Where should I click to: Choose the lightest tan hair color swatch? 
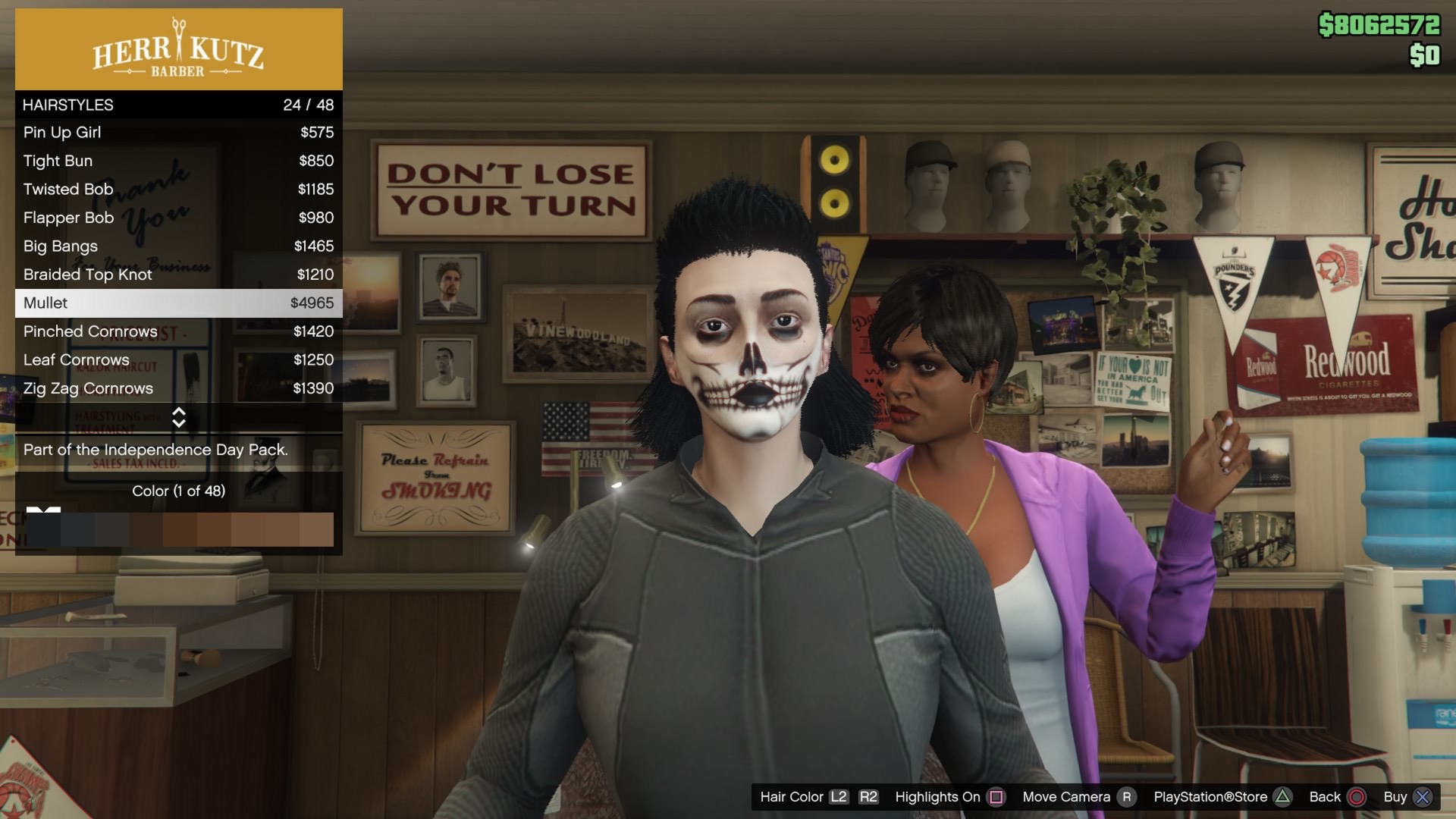(316, 529)
